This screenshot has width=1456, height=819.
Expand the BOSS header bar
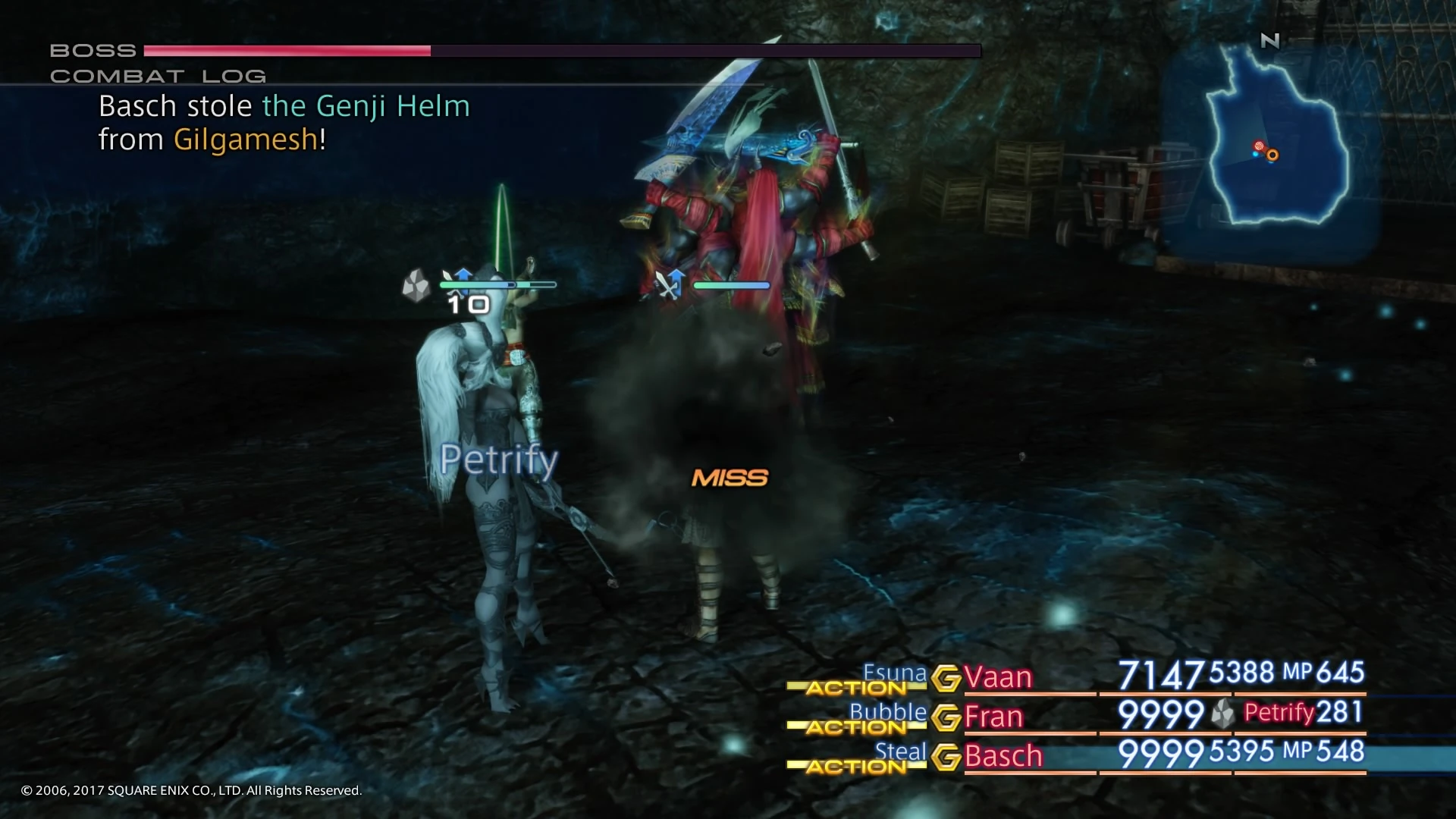93,50
